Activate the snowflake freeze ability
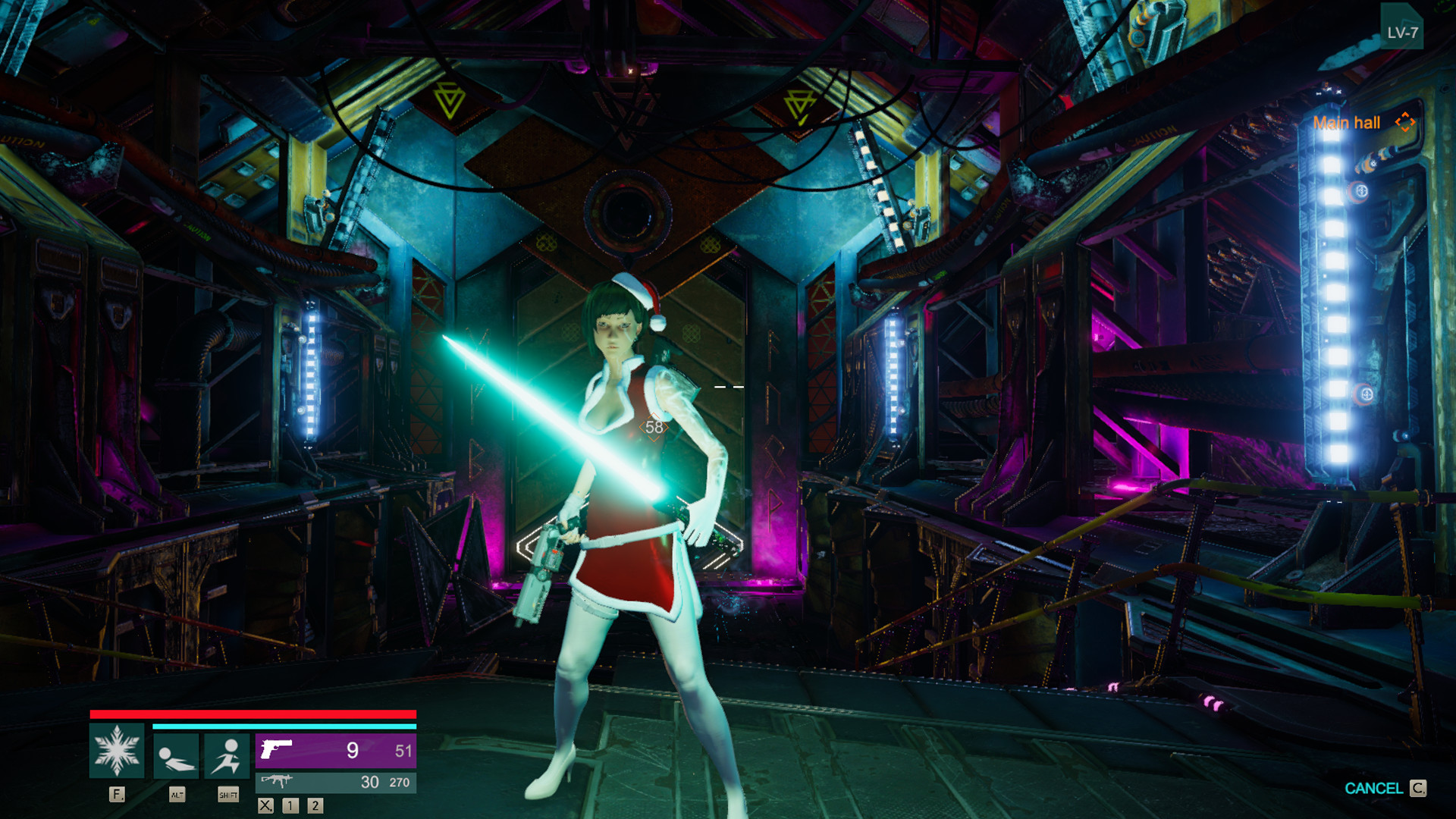The height and width of the screenshot is (819, 1456). (x=116, y=751)
